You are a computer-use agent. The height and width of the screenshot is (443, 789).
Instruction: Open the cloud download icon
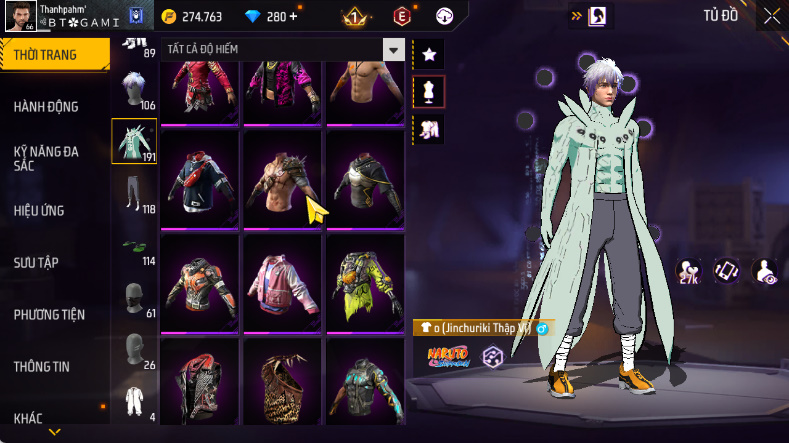(446, 16)
